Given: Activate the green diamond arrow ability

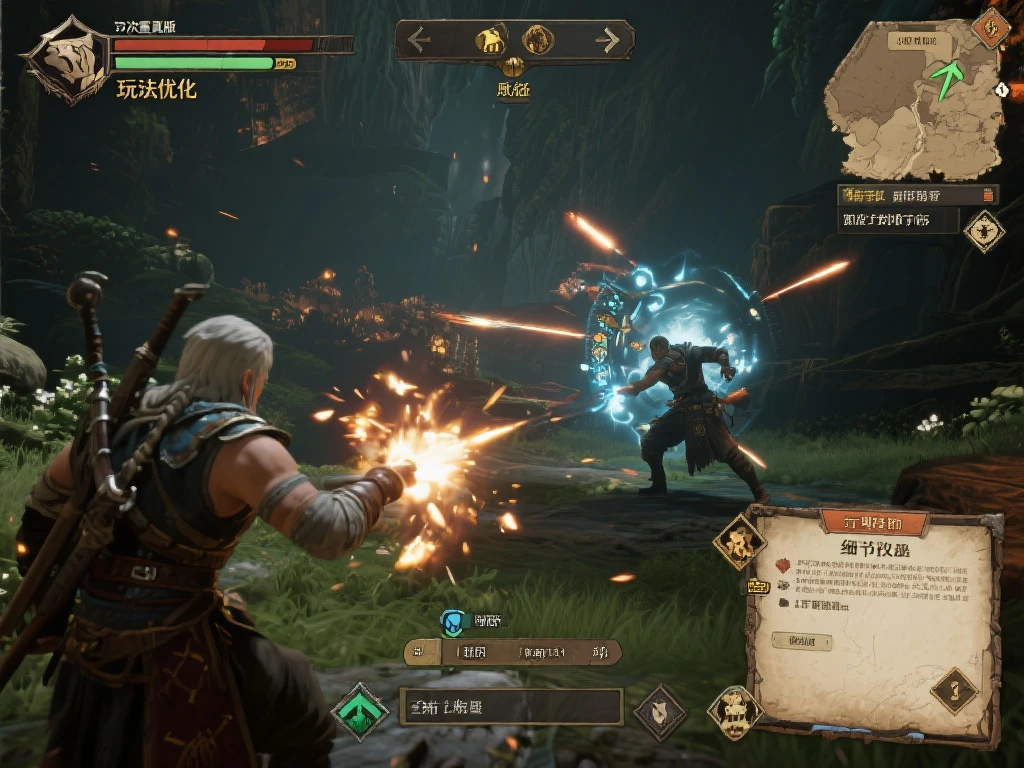Looking at the screenshot, I should point(360,711).
